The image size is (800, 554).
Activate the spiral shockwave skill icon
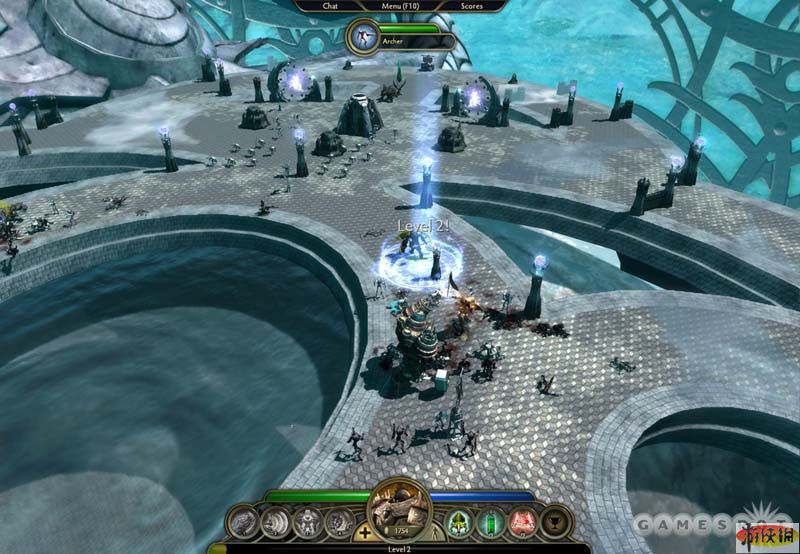[x=274, y=521]
